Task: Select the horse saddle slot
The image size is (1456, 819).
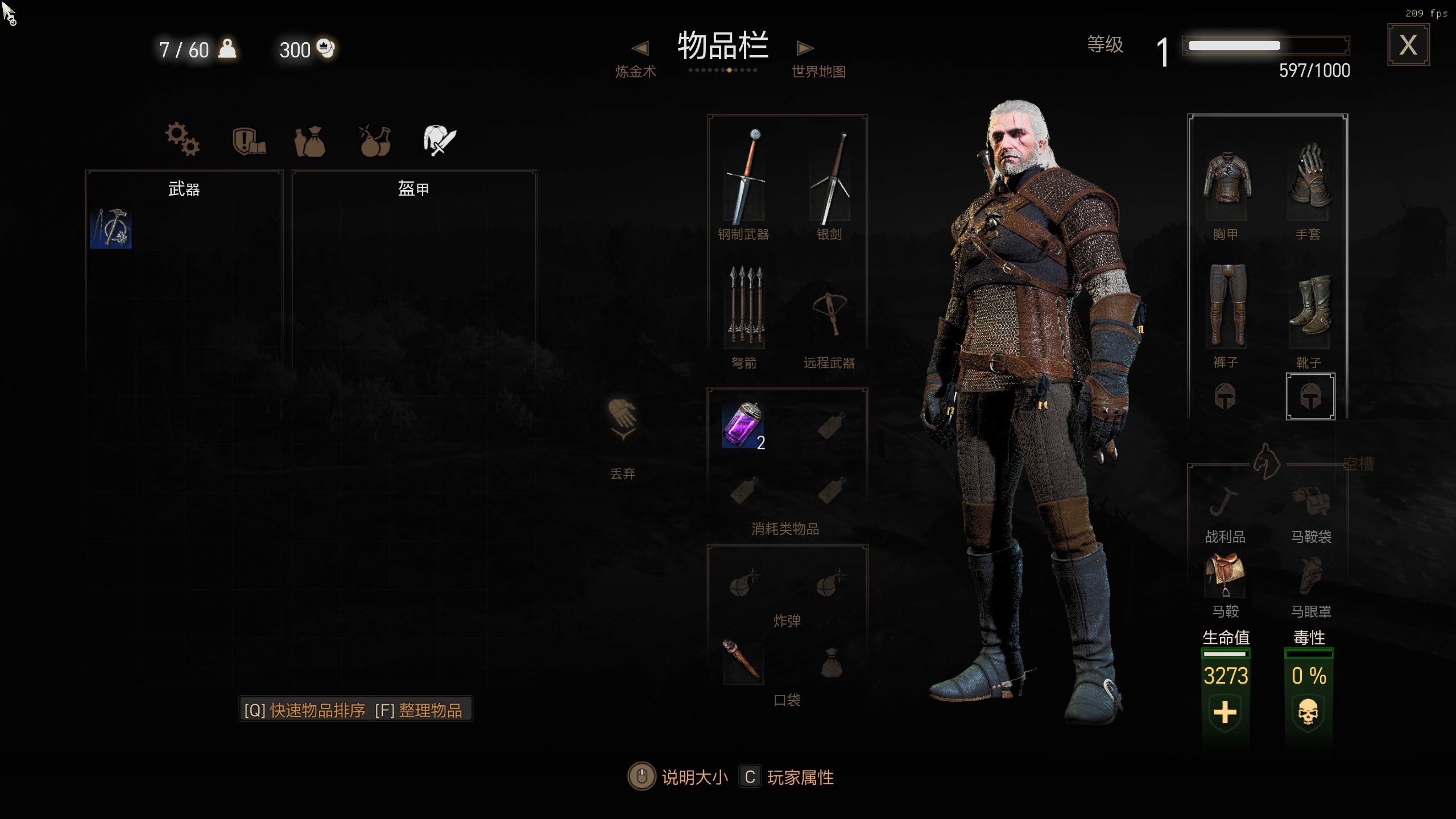Action: 1225,574
